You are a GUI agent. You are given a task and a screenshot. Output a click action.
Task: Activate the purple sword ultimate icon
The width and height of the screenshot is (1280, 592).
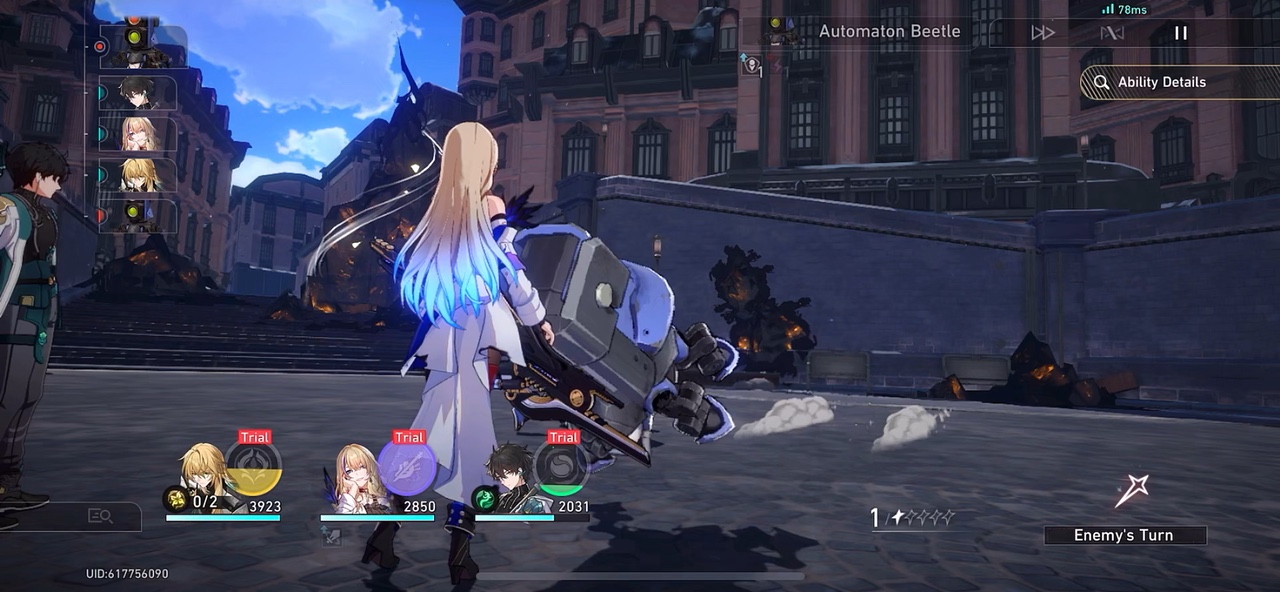pyautogui.click(x=408, y=467)
